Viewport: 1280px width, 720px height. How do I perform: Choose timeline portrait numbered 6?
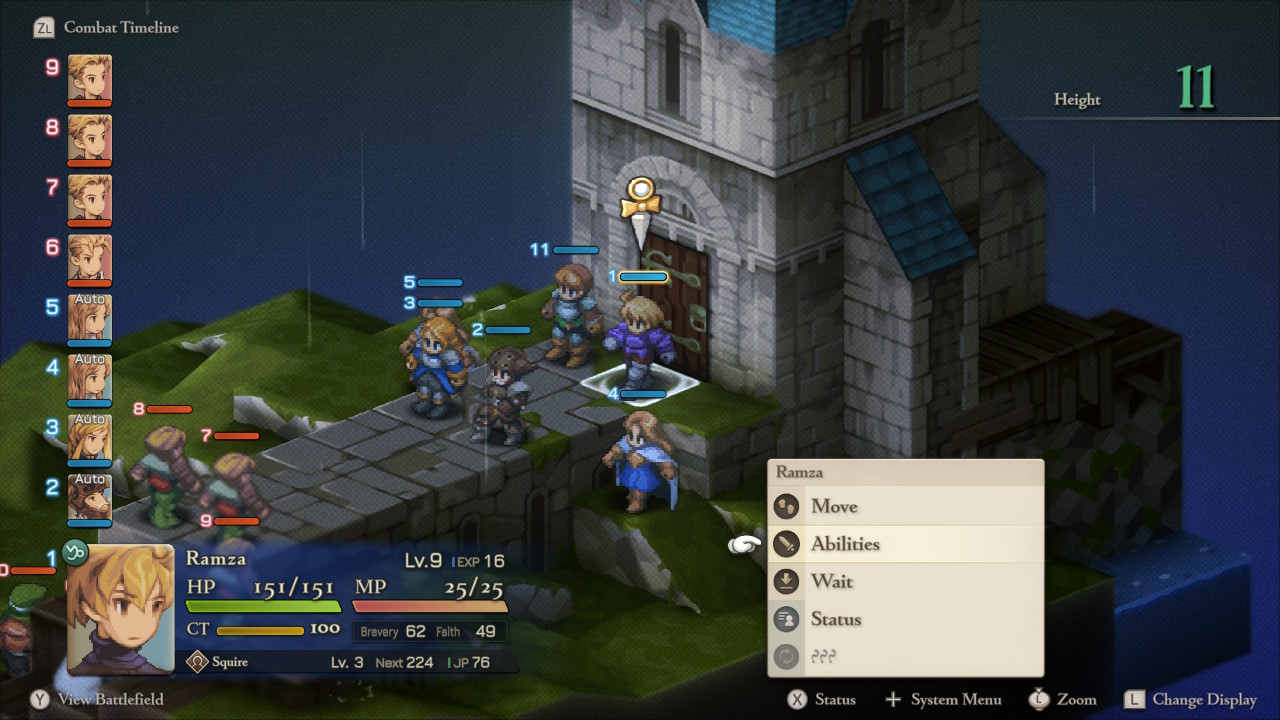[90, 258]
